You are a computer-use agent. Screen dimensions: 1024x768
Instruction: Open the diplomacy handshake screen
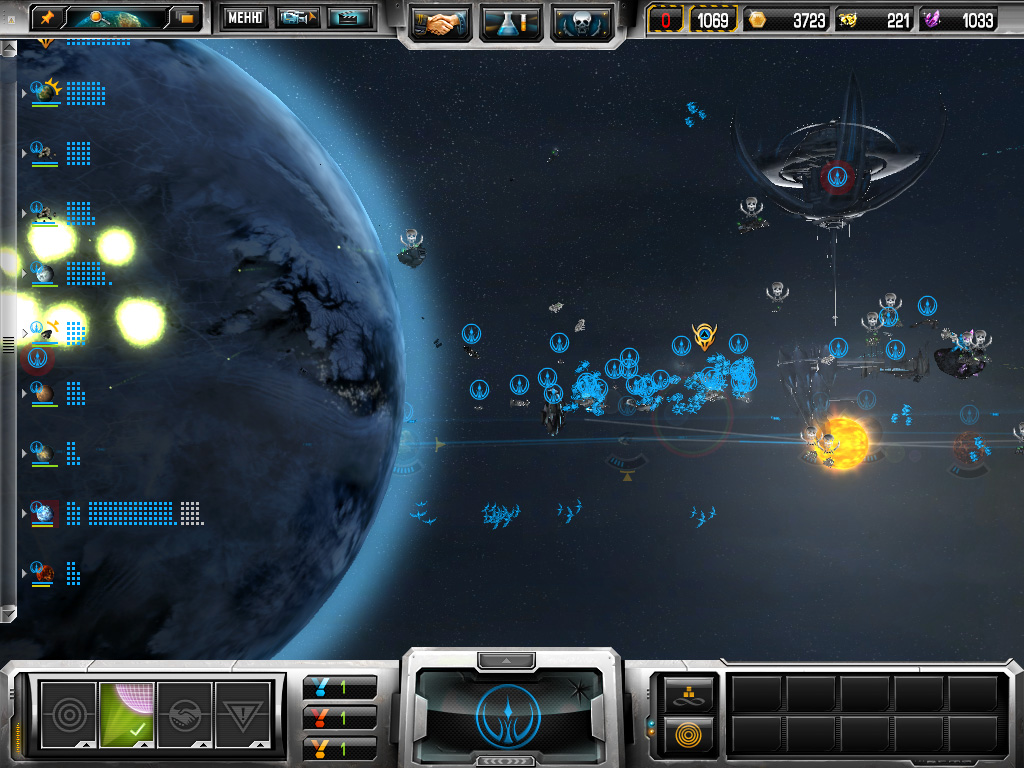click(x=440, y=22)
